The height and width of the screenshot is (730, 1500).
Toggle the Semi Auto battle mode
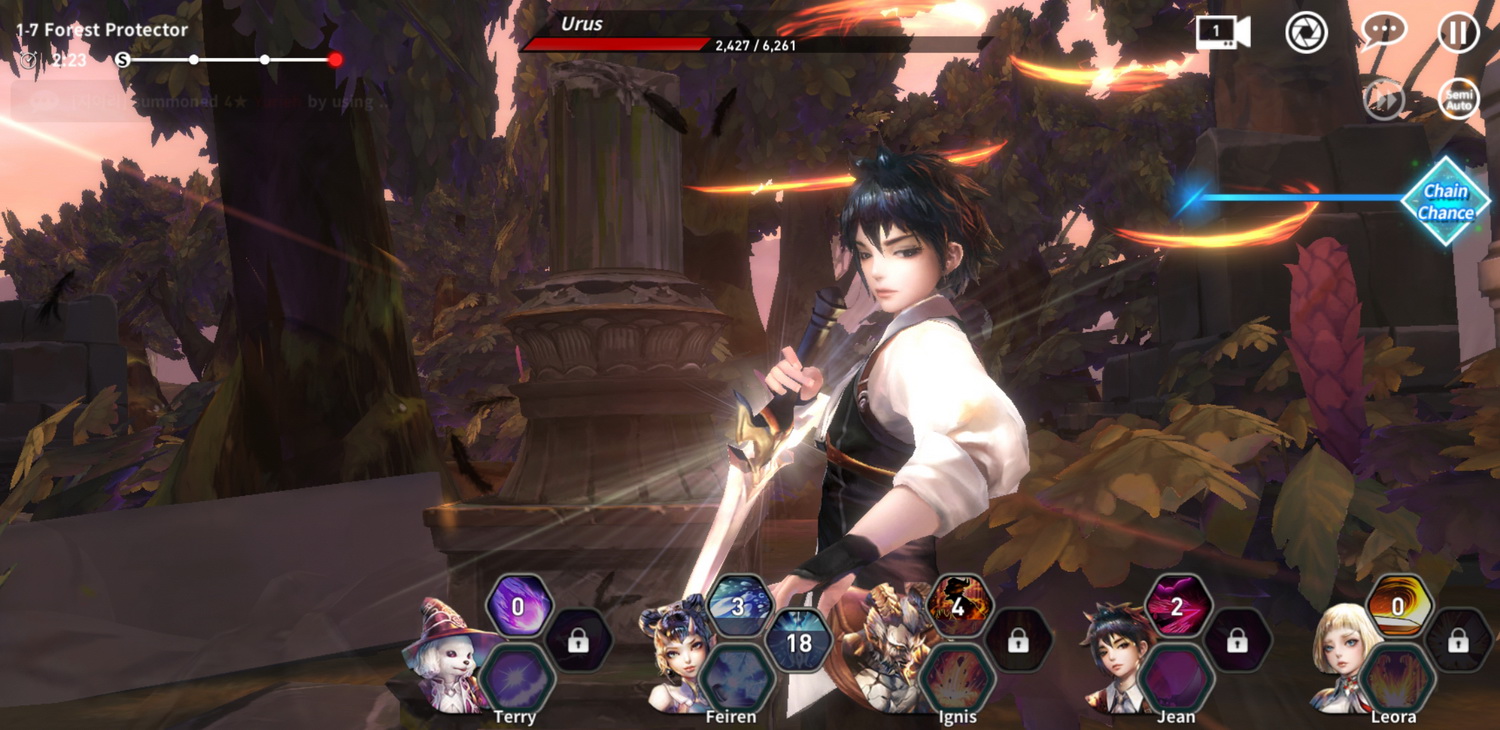coord(1458,100)
